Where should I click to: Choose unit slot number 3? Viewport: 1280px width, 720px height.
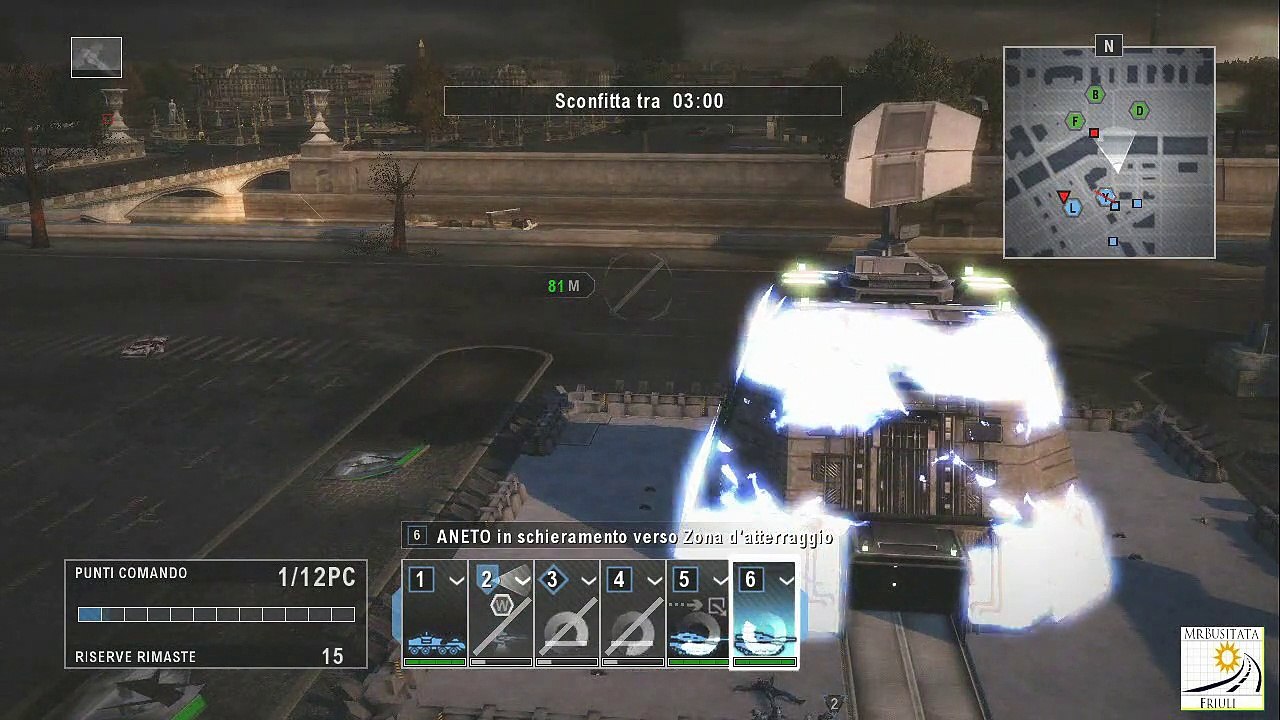coord(567,613)
